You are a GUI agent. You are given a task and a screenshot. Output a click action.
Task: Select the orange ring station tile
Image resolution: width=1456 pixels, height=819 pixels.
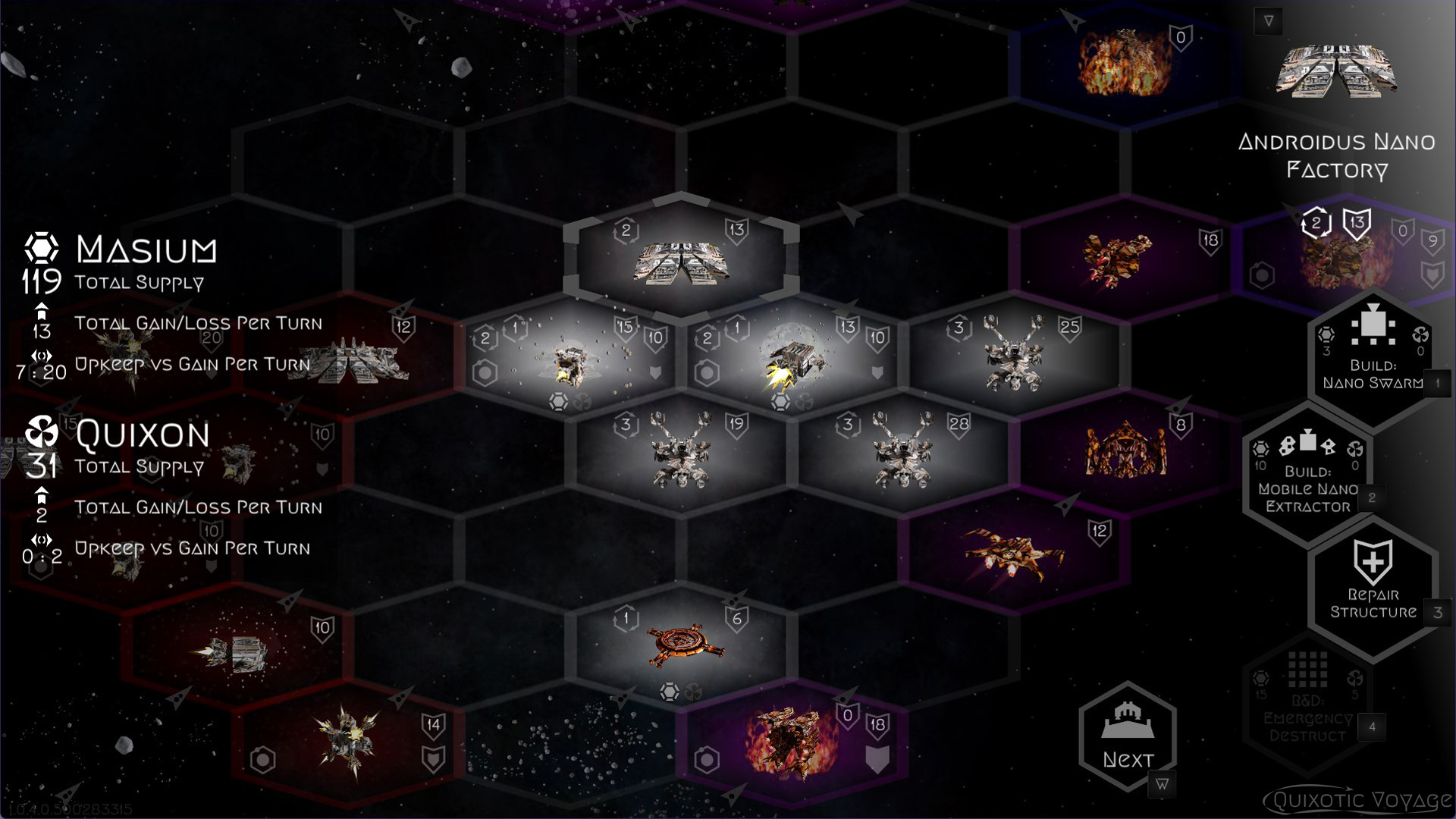[682, 645]
